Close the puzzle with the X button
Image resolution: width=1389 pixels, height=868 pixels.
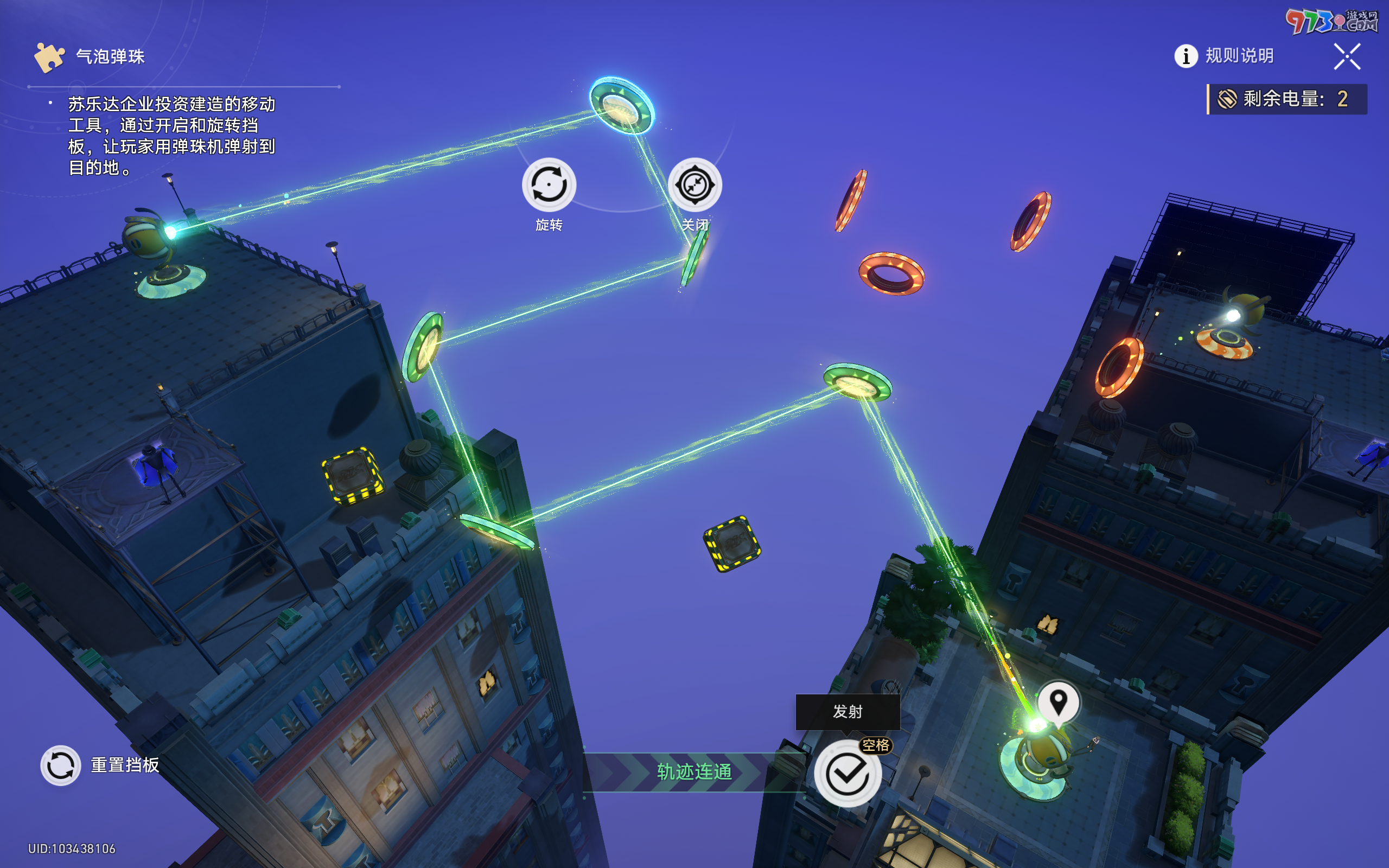(1347, 57)
